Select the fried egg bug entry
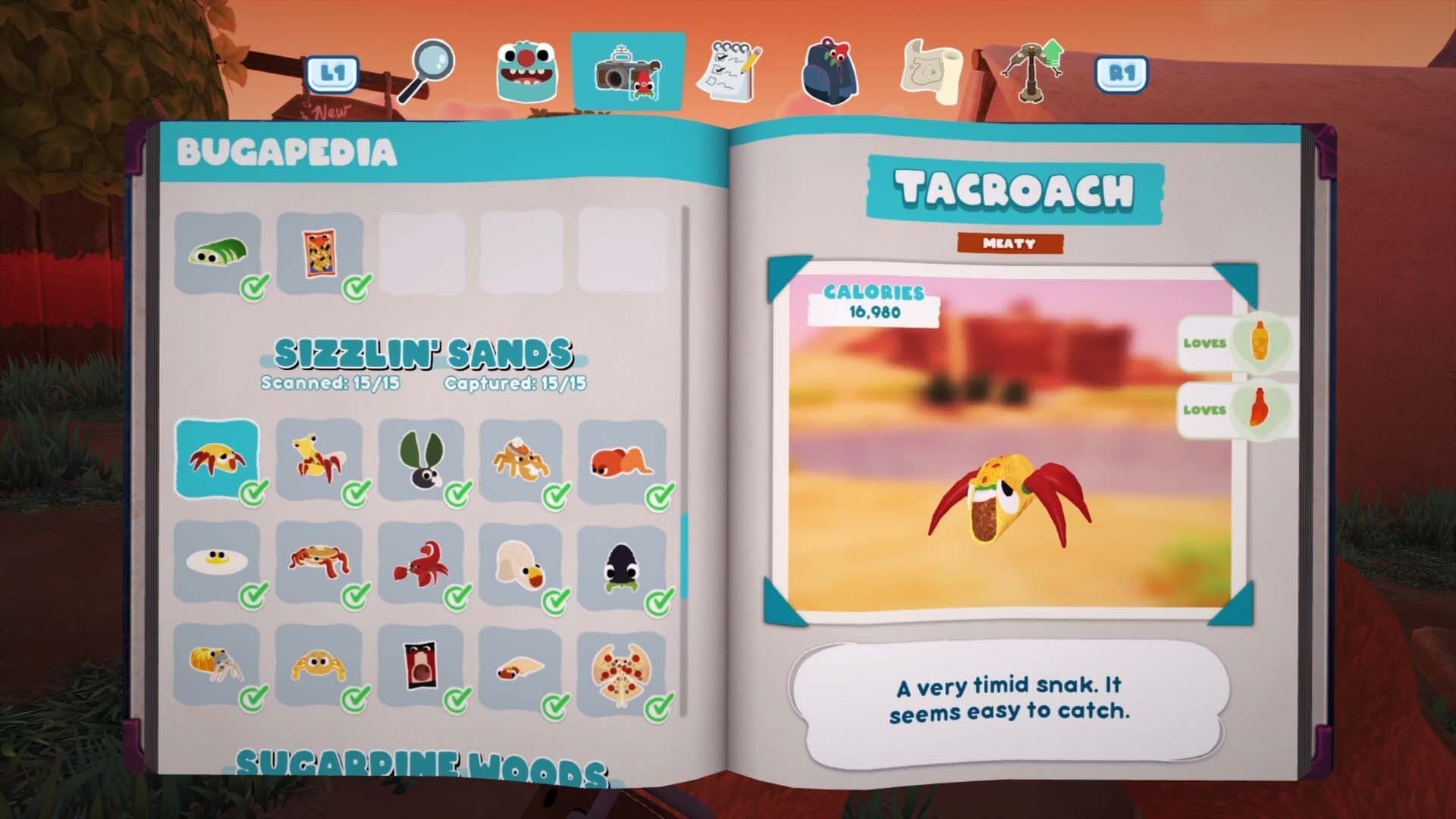This screenshot has width=1456, height=819. [x=218, y=562]
